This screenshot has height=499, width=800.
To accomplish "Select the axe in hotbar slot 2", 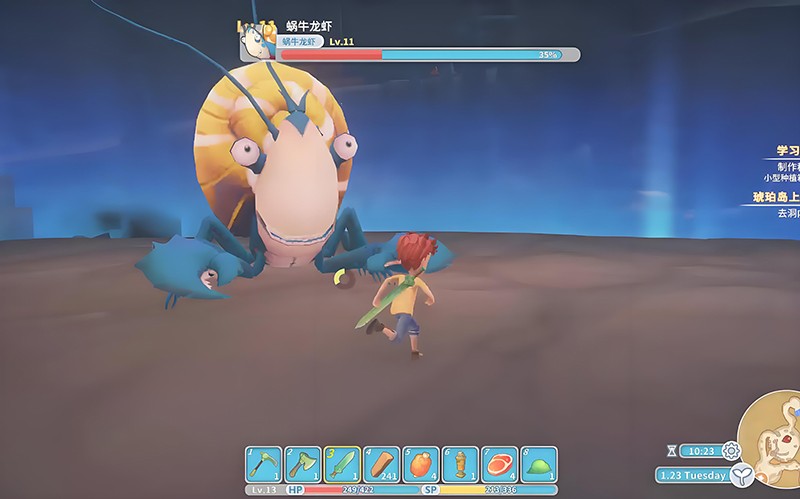I will (303, 465).
